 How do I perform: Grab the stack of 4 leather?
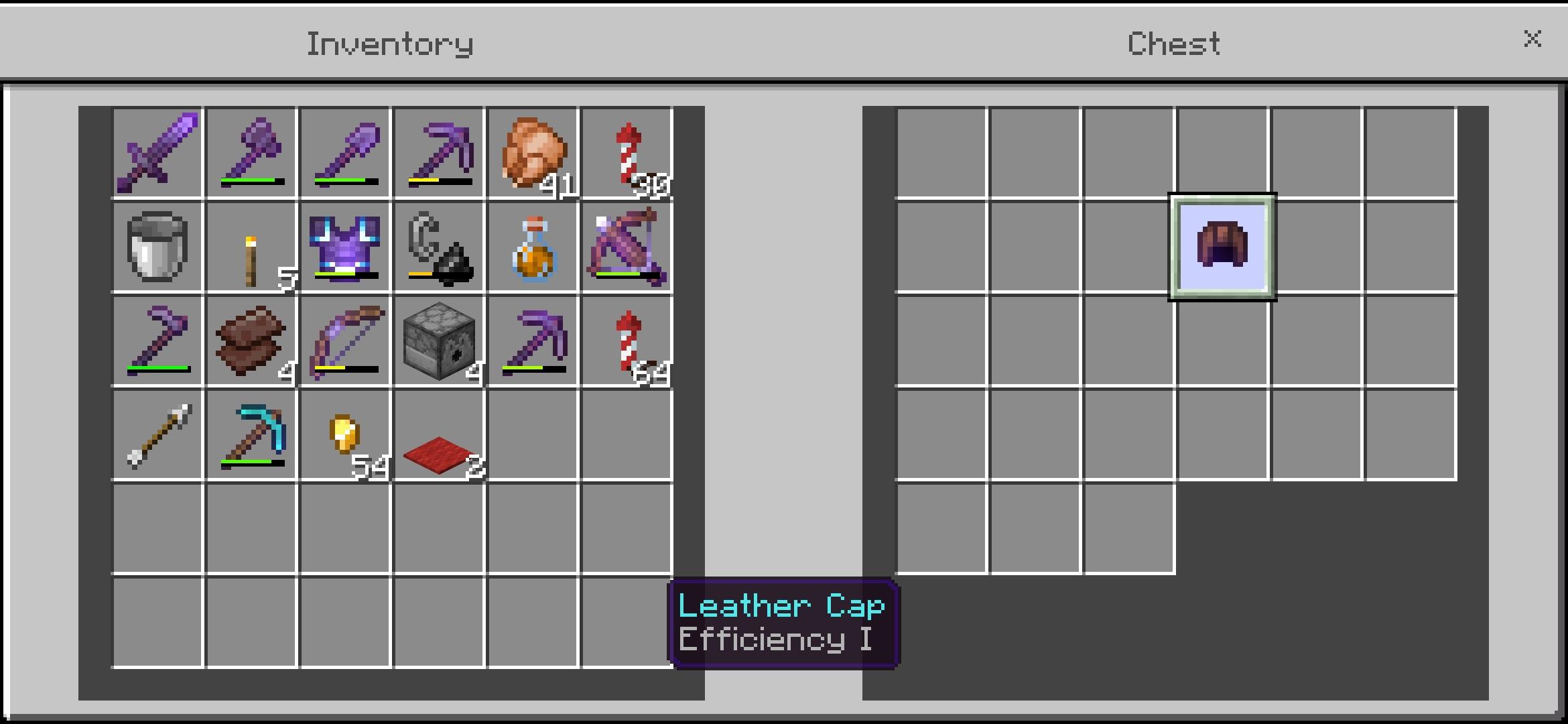coord(251,342)
